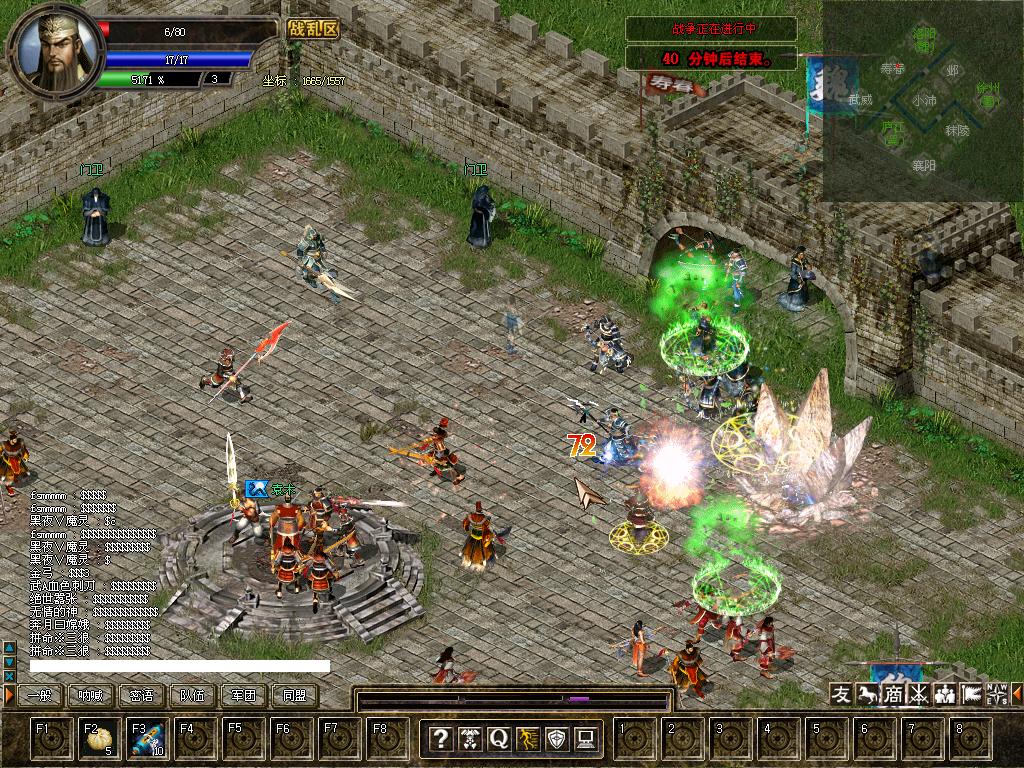Use the F3 blue scroll item

147,739
